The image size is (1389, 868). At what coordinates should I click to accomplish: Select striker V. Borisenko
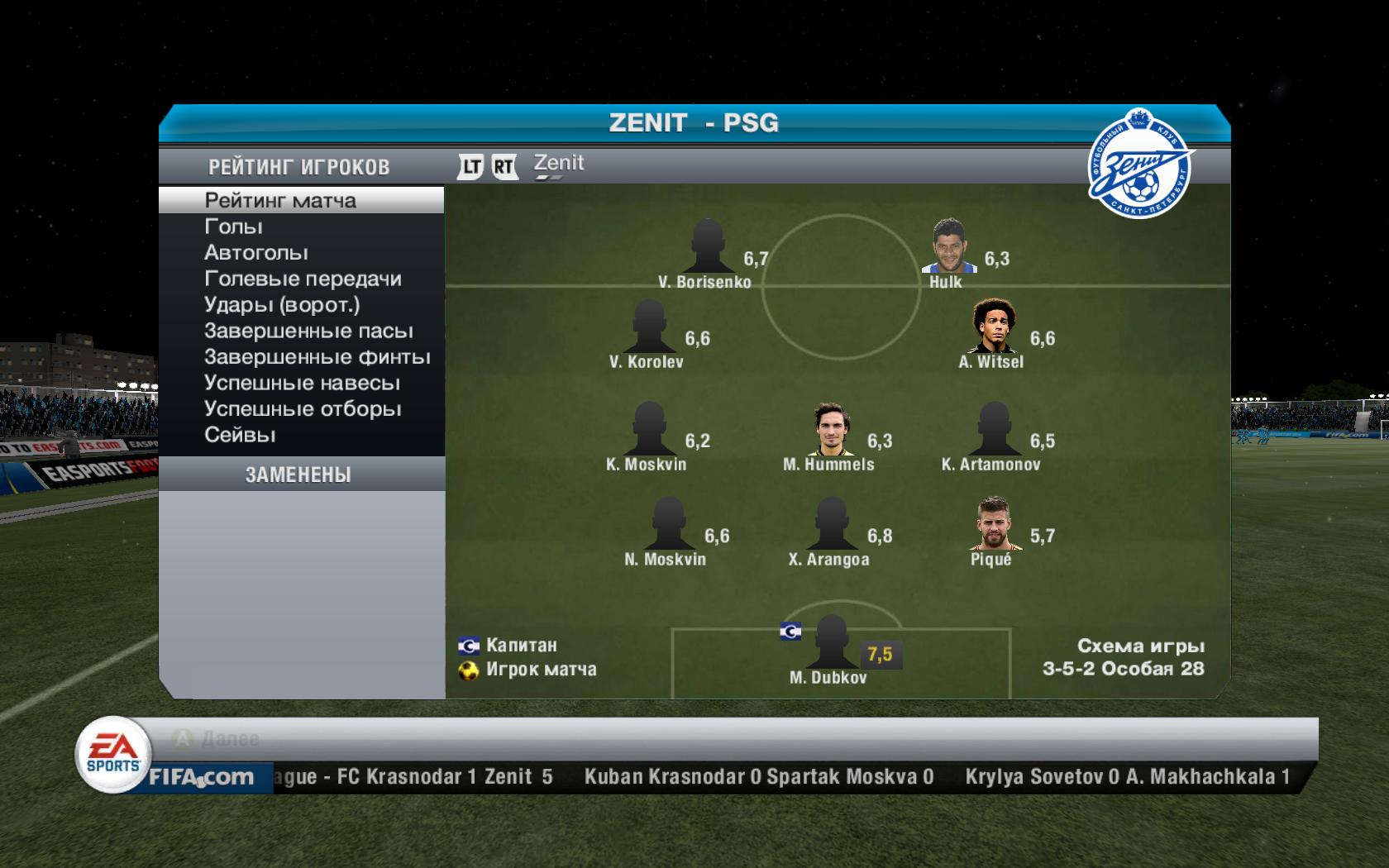(708, 246)
